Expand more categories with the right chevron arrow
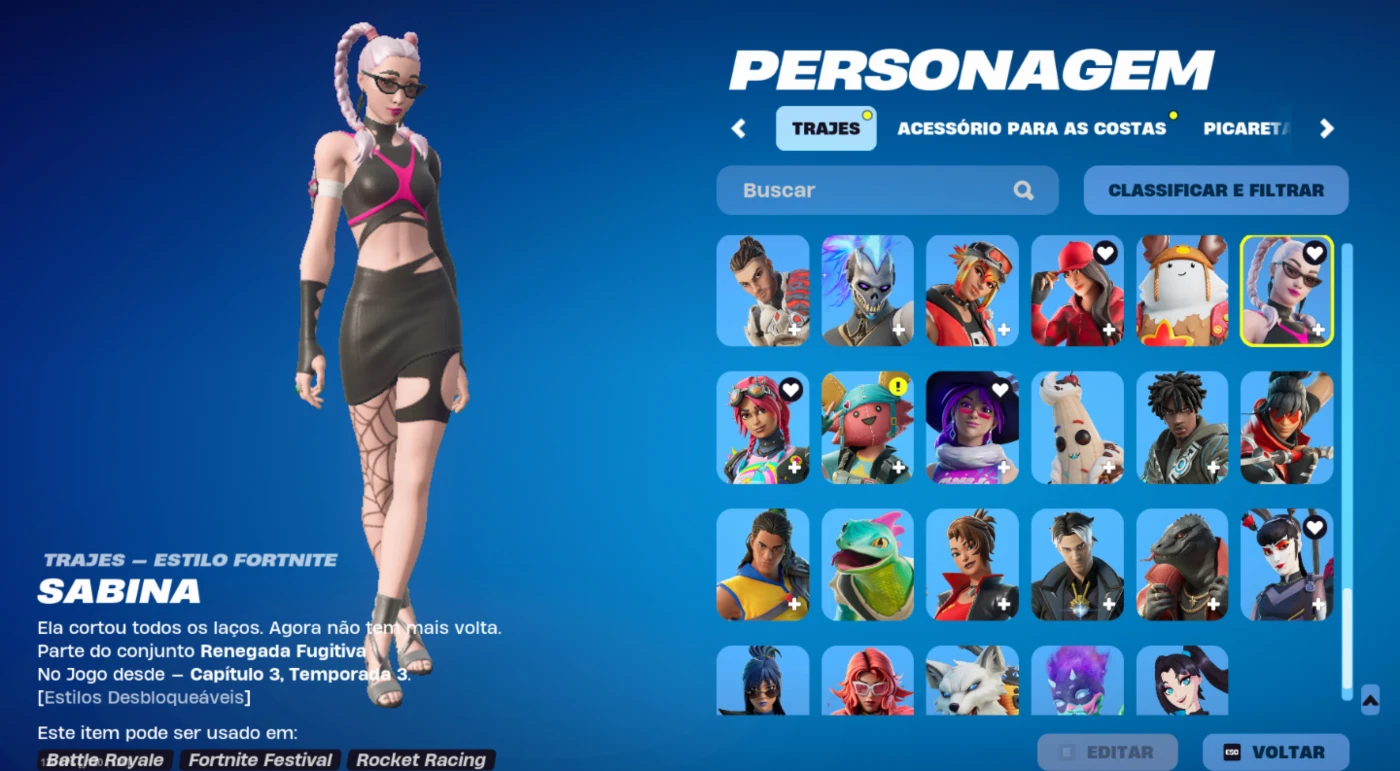 pyautogui.click(x=1327, y=128)
